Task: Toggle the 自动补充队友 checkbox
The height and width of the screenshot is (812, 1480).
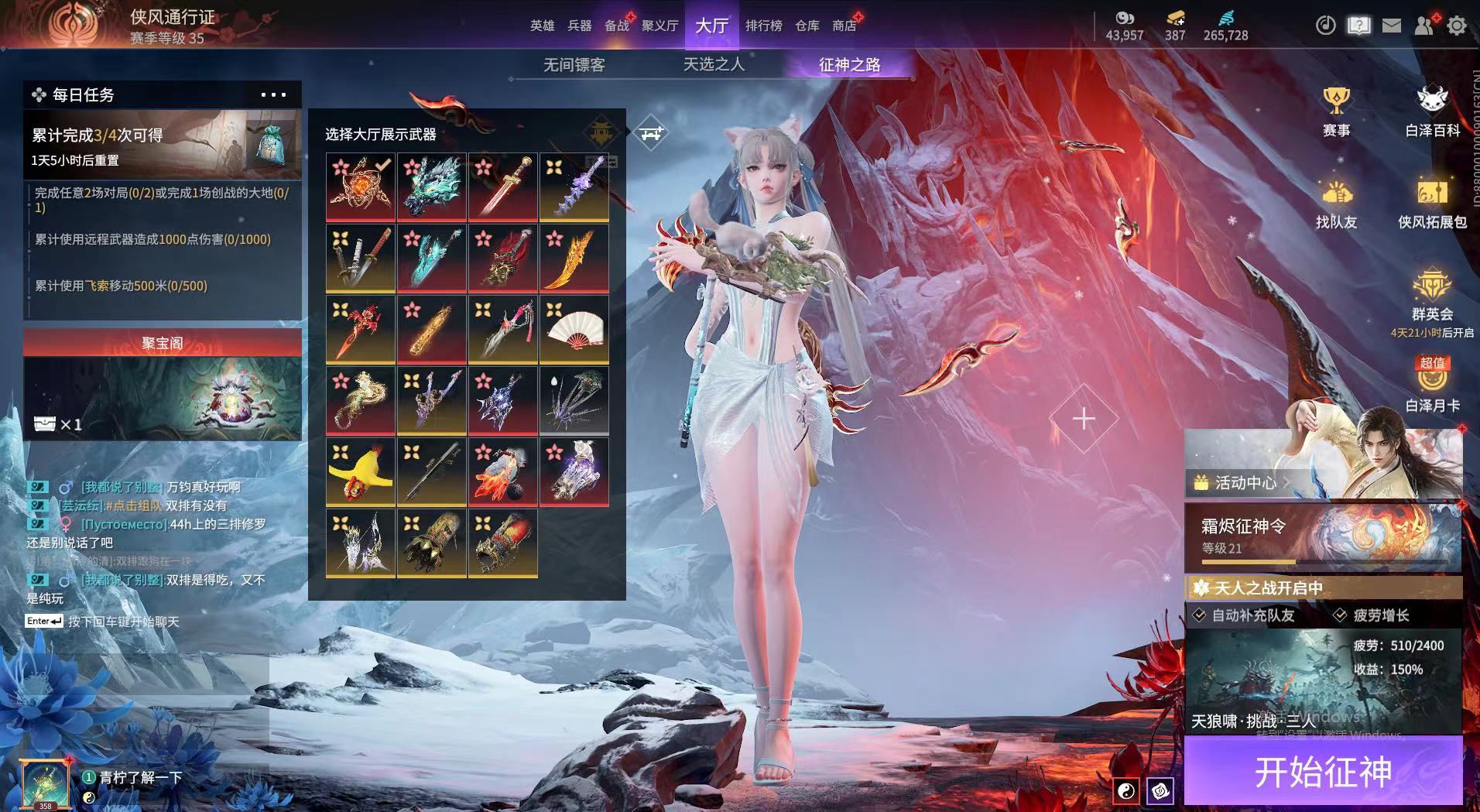Action: click(x=1200, y=615)
